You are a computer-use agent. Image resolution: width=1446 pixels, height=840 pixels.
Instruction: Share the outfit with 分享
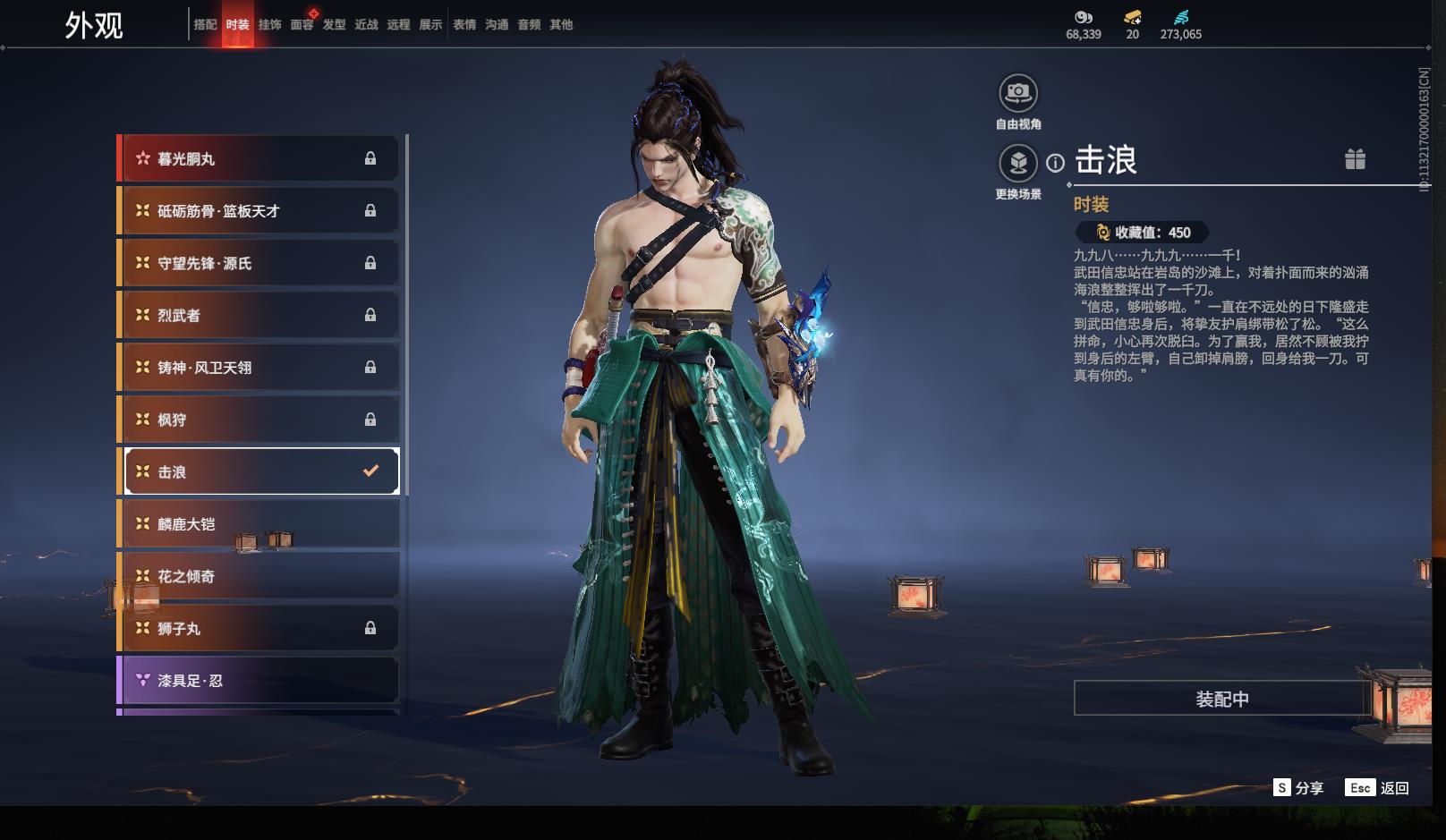[x=1298, y=788]
